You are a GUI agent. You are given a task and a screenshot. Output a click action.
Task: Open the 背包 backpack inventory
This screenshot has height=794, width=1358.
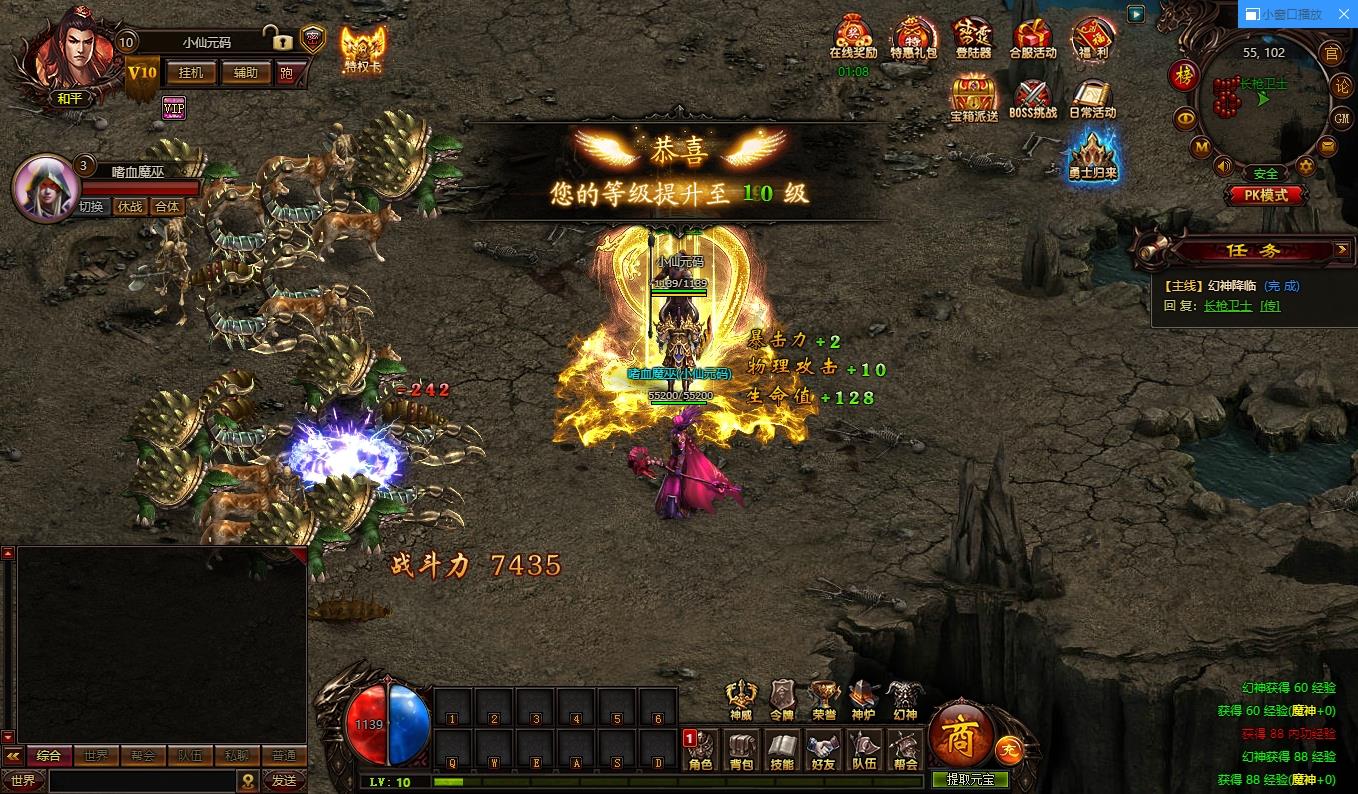coord(741,750)
